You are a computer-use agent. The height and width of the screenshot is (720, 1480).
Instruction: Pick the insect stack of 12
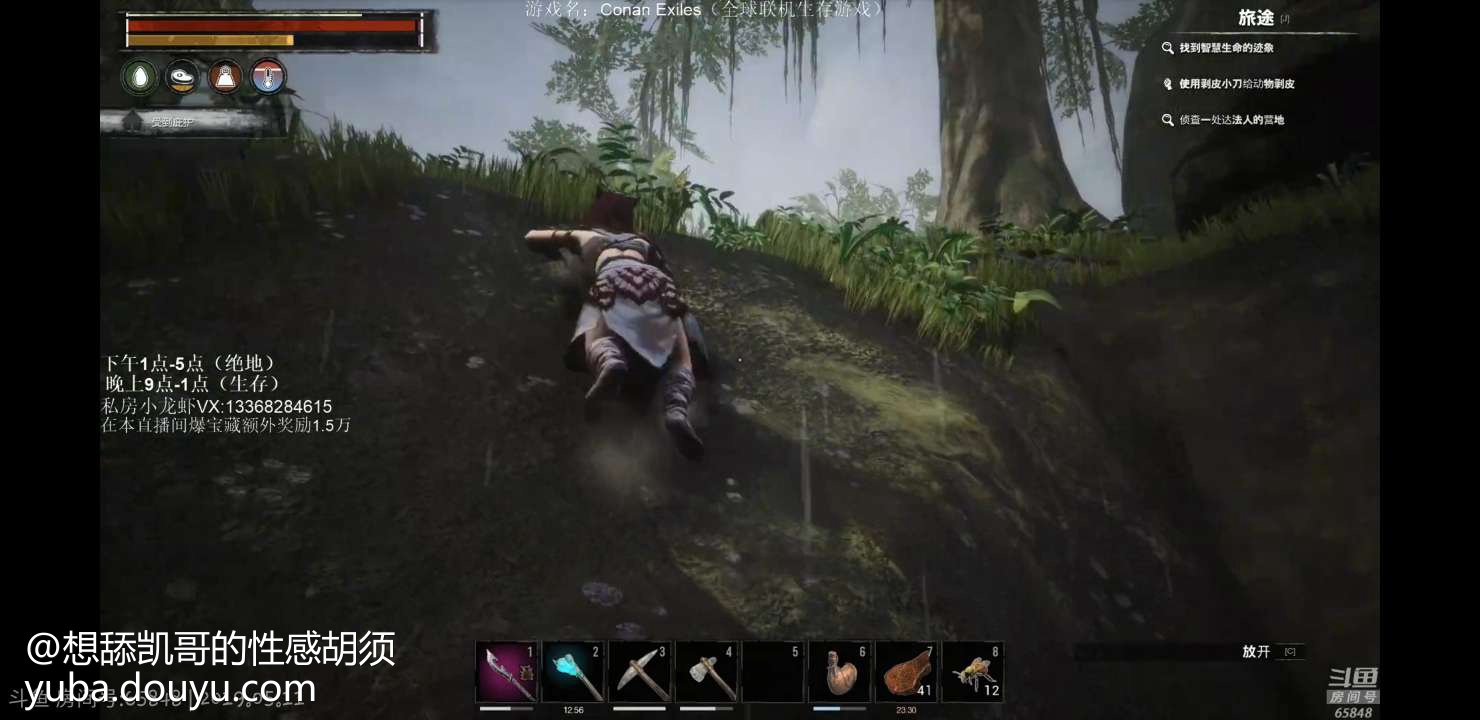pyautogui.click(x=973, y=672)
